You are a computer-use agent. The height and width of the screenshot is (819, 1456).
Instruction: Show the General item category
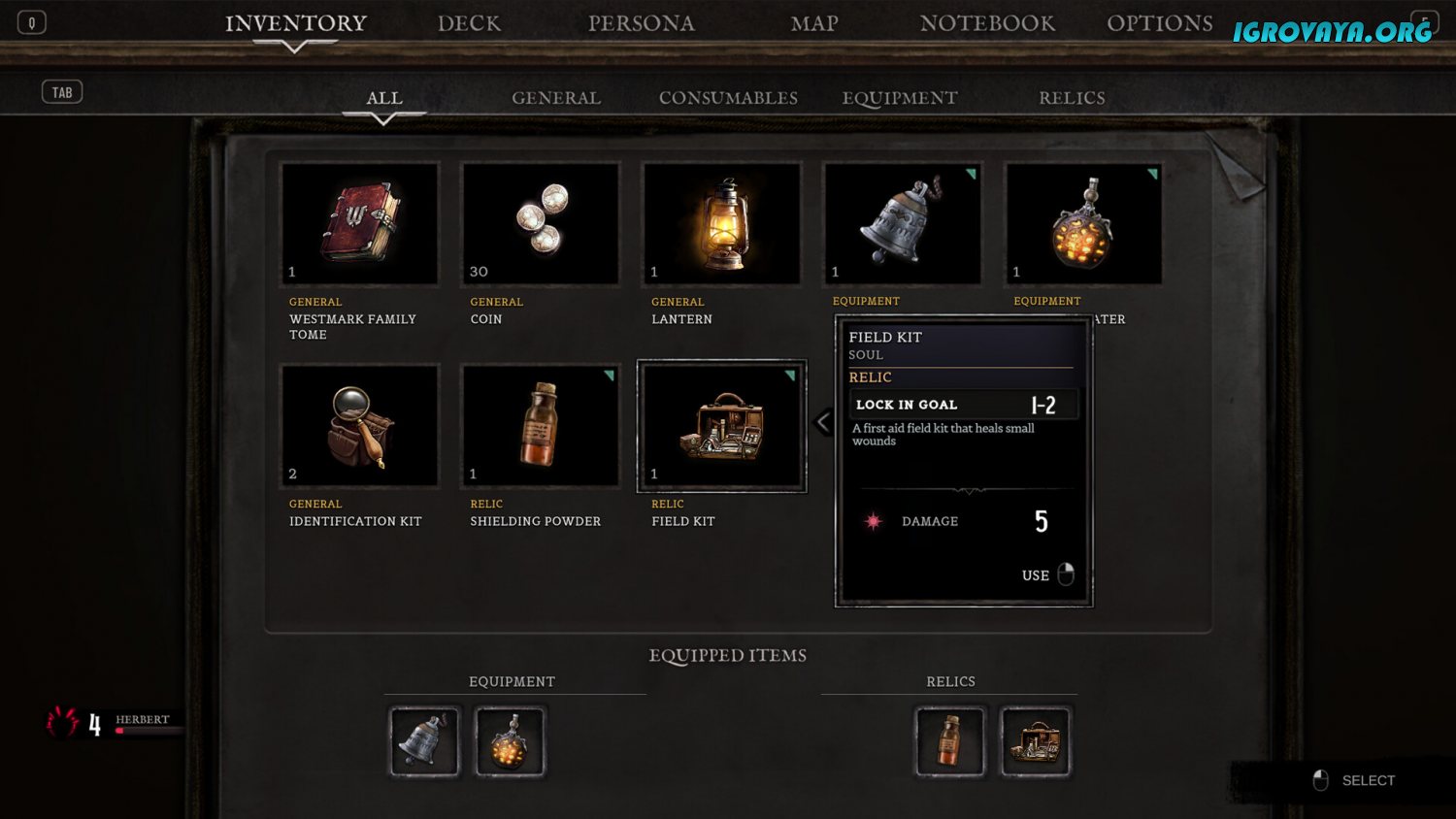point(556,98)
